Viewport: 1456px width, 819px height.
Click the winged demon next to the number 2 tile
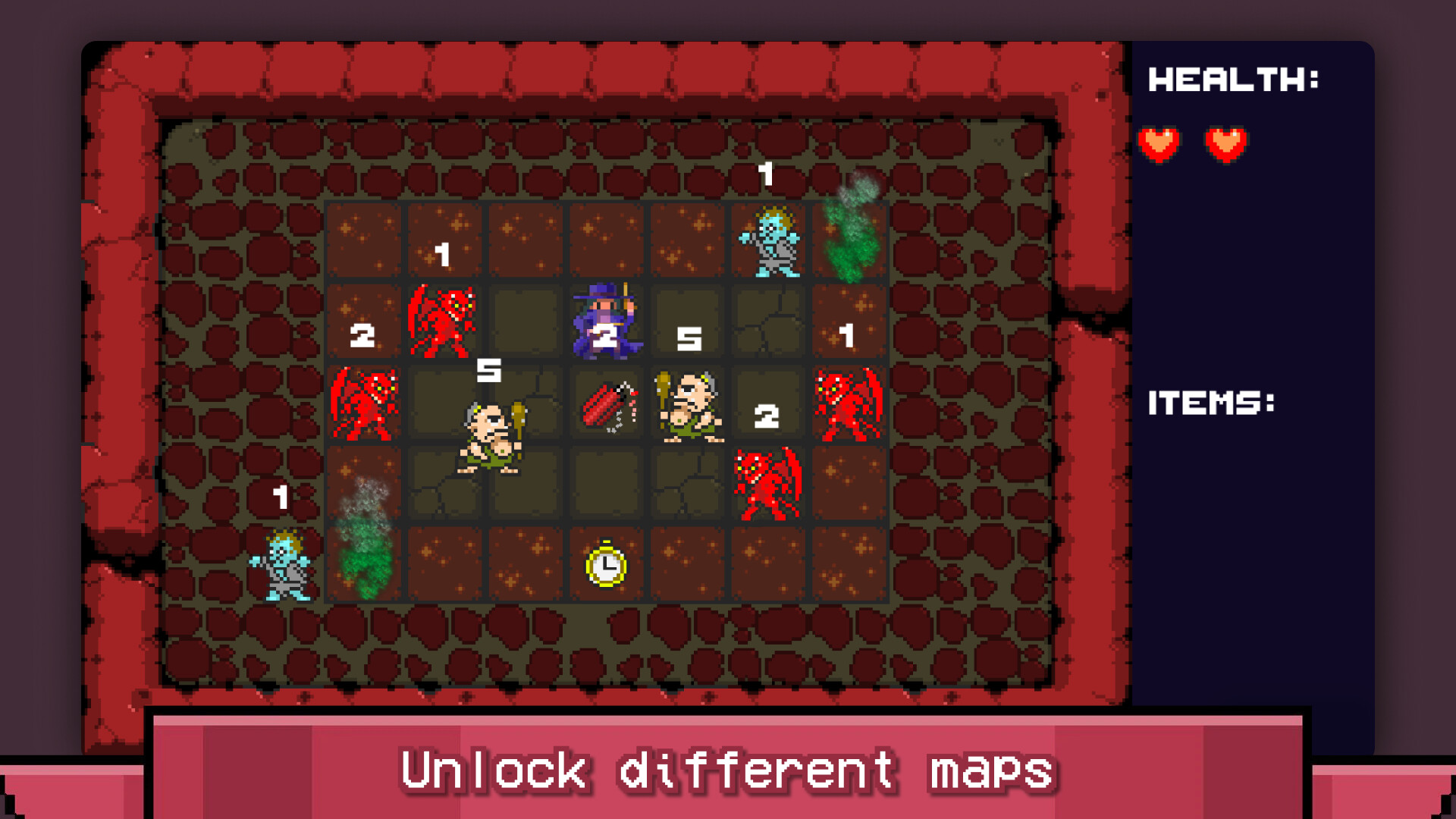point(444,322)
